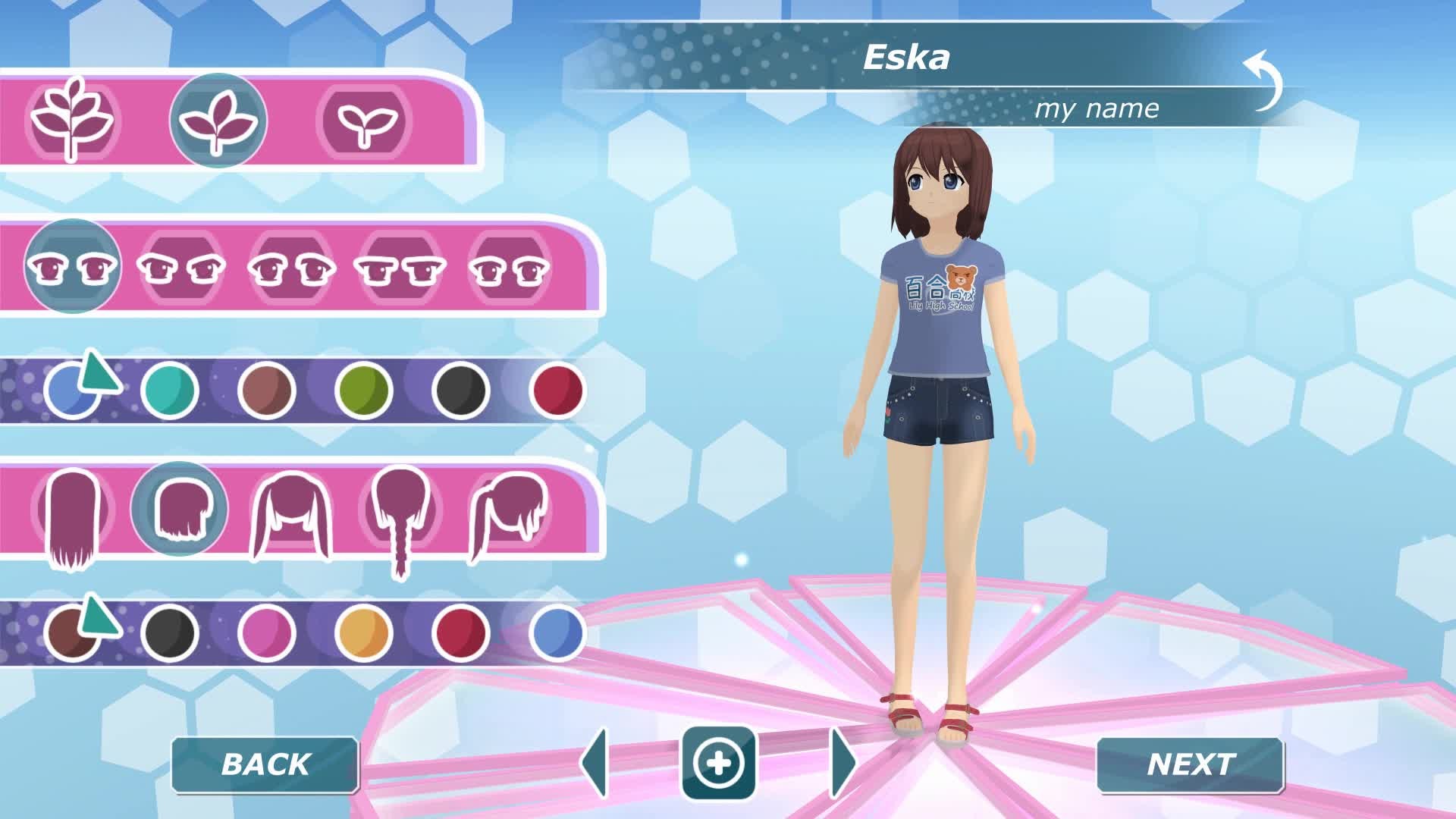The height and width of the screenshot is (819, 1456).
Task: Change hair color to pink
Action: (266, 632)
